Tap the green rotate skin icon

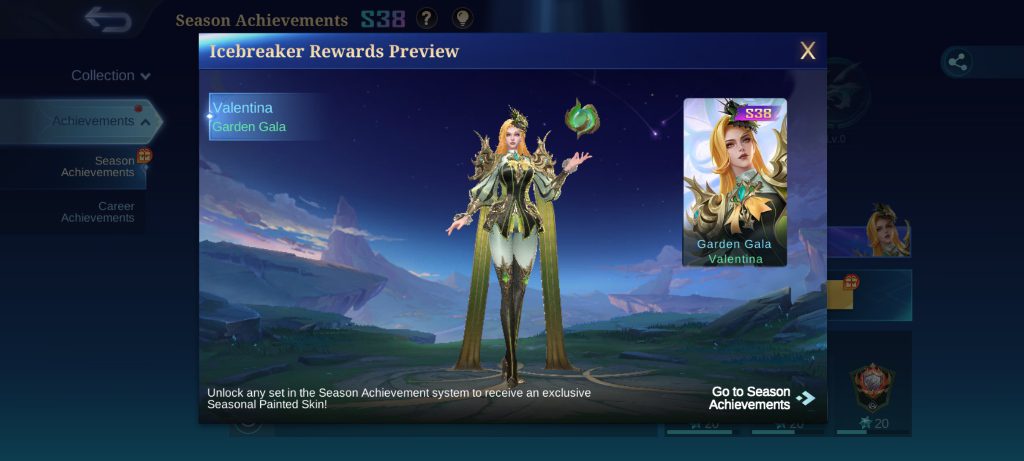tap(581, 118)
